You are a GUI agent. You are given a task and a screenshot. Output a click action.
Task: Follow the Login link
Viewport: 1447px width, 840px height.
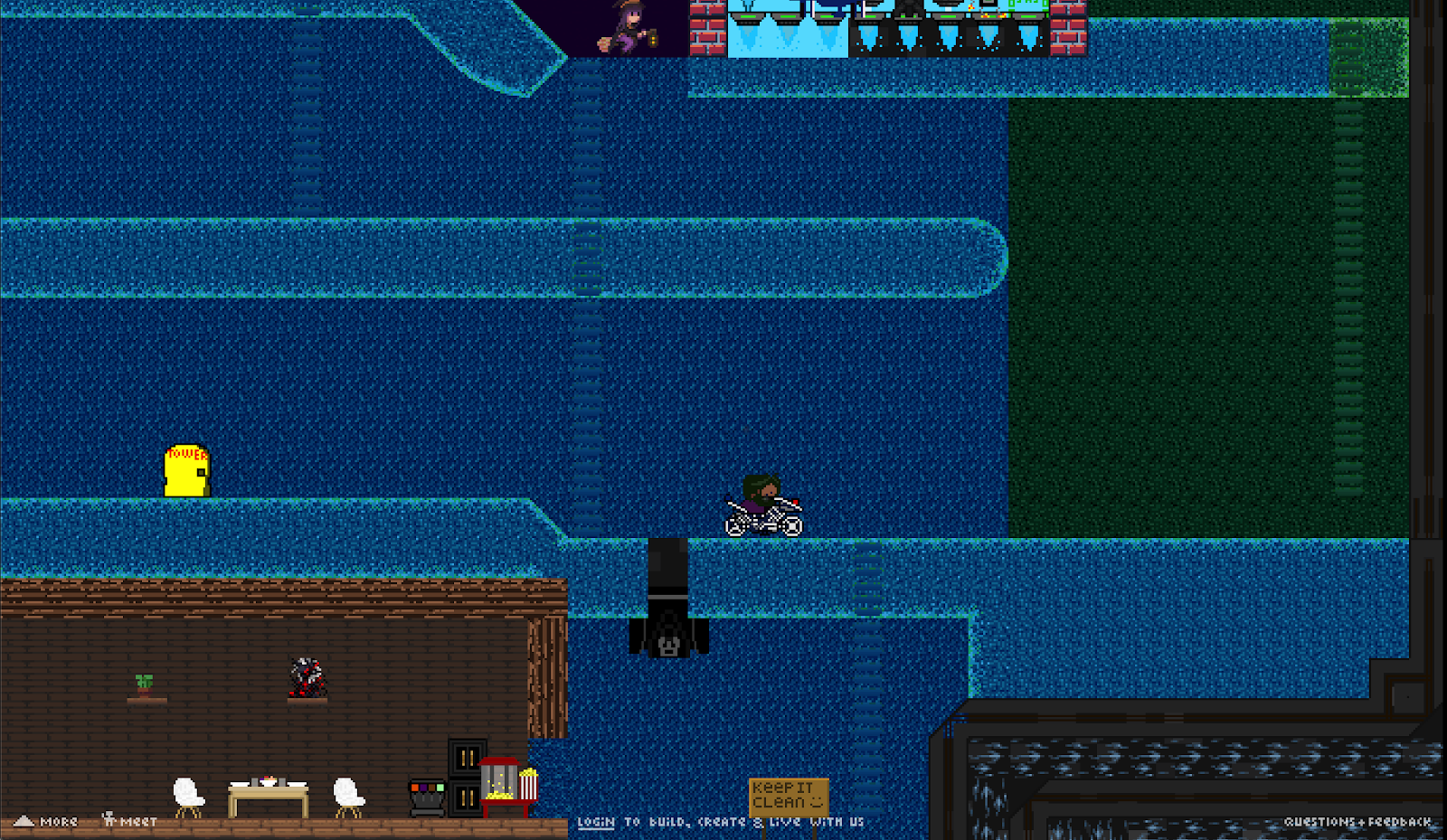tap(596, 822)
